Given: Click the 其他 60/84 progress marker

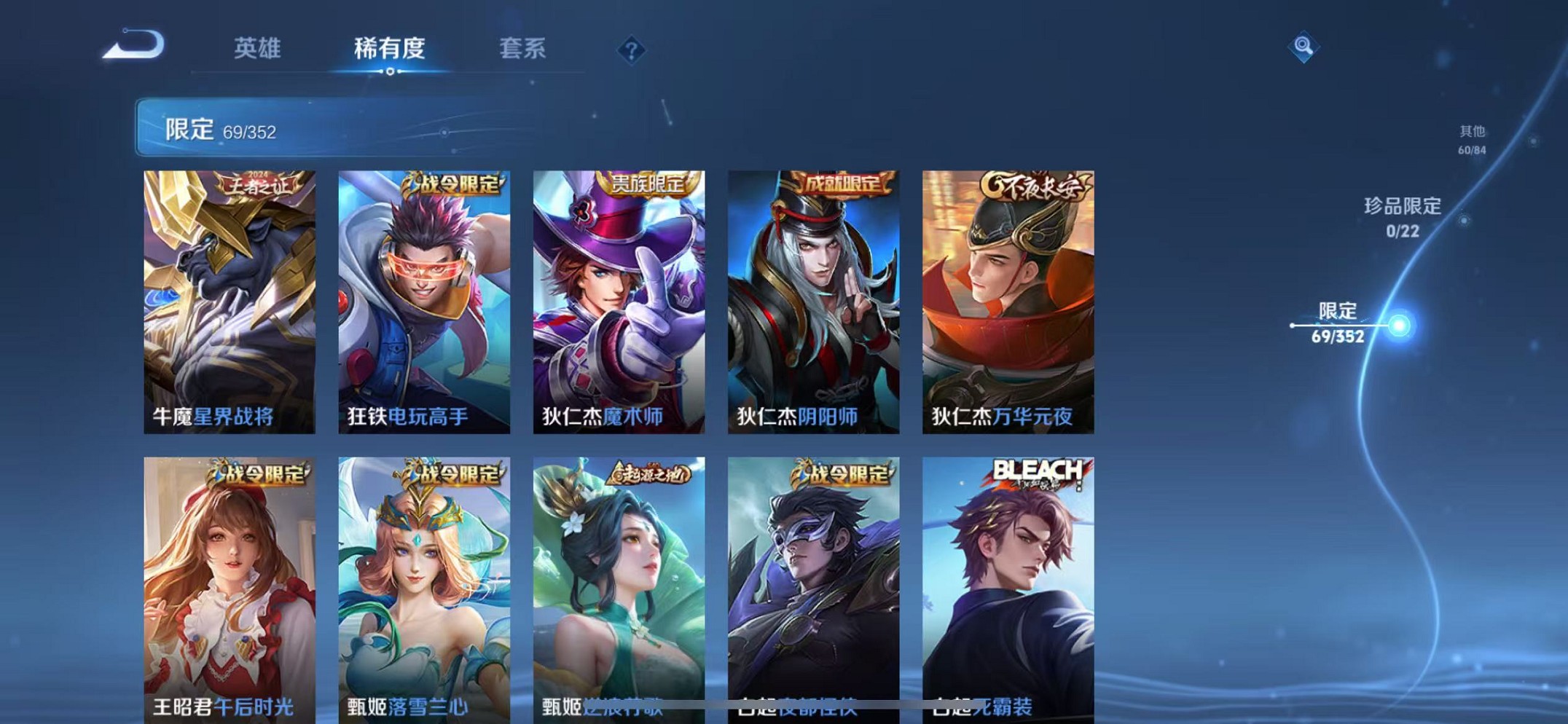Looking at the screenshot, I should [x=1471, y=138].
